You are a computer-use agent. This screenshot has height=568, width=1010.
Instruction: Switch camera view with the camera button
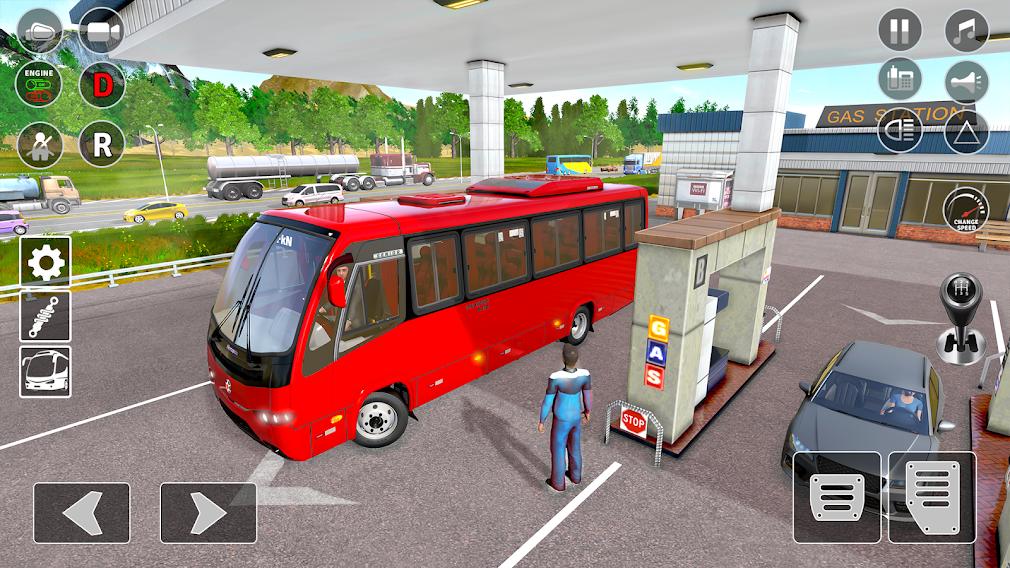pyautogui.click(x=102, y=30)
